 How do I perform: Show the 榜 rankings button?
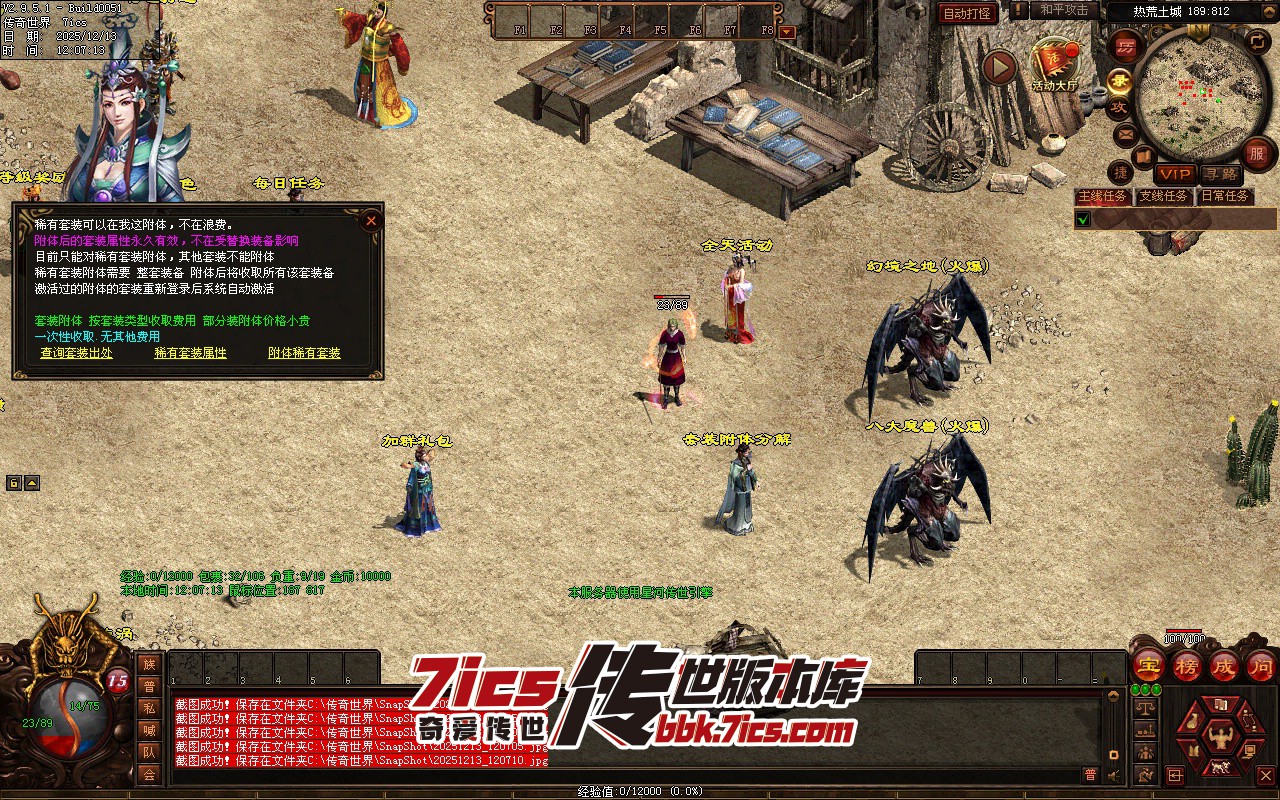point(1187,665)
